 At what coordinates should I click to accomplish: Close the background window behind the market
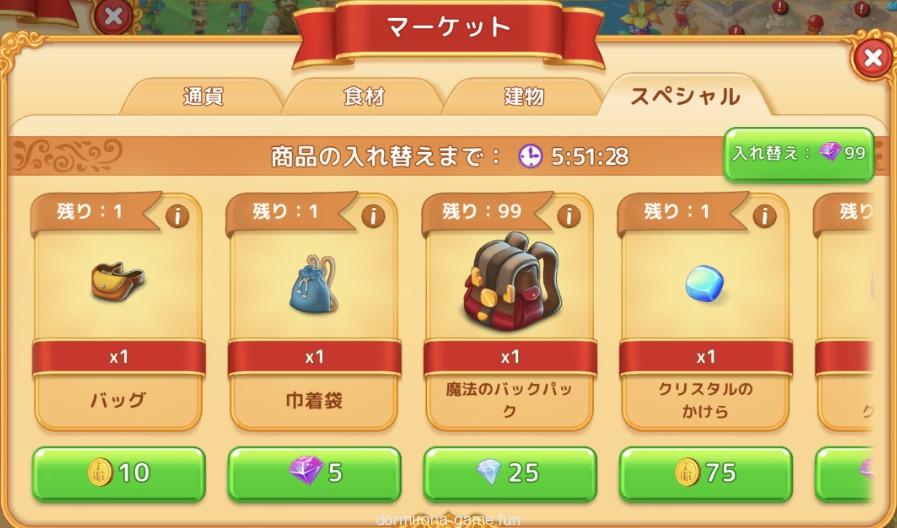pos(115,15)
